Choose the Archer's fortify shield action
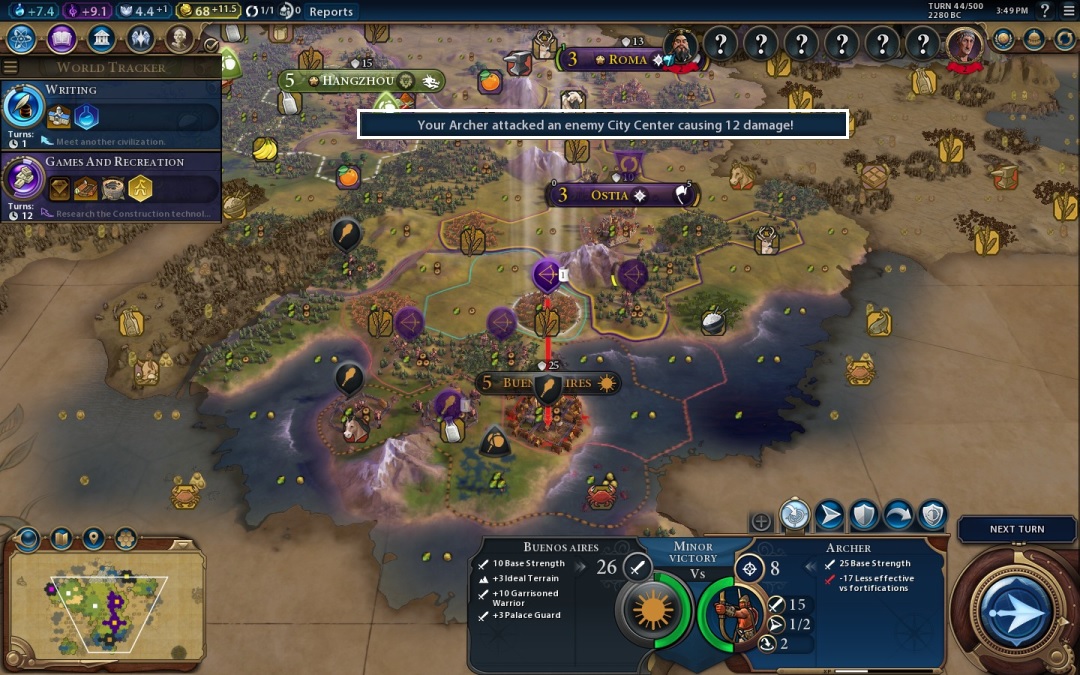Viewport: 1080px width, 675px height. [864, 516]
